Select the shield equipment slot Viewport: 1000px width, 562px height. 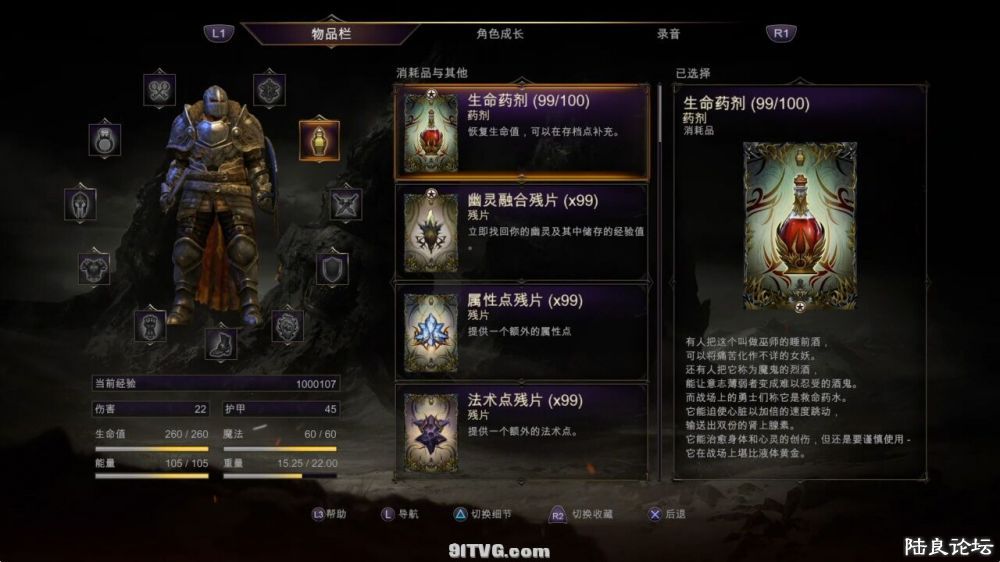tap(332, 268)
